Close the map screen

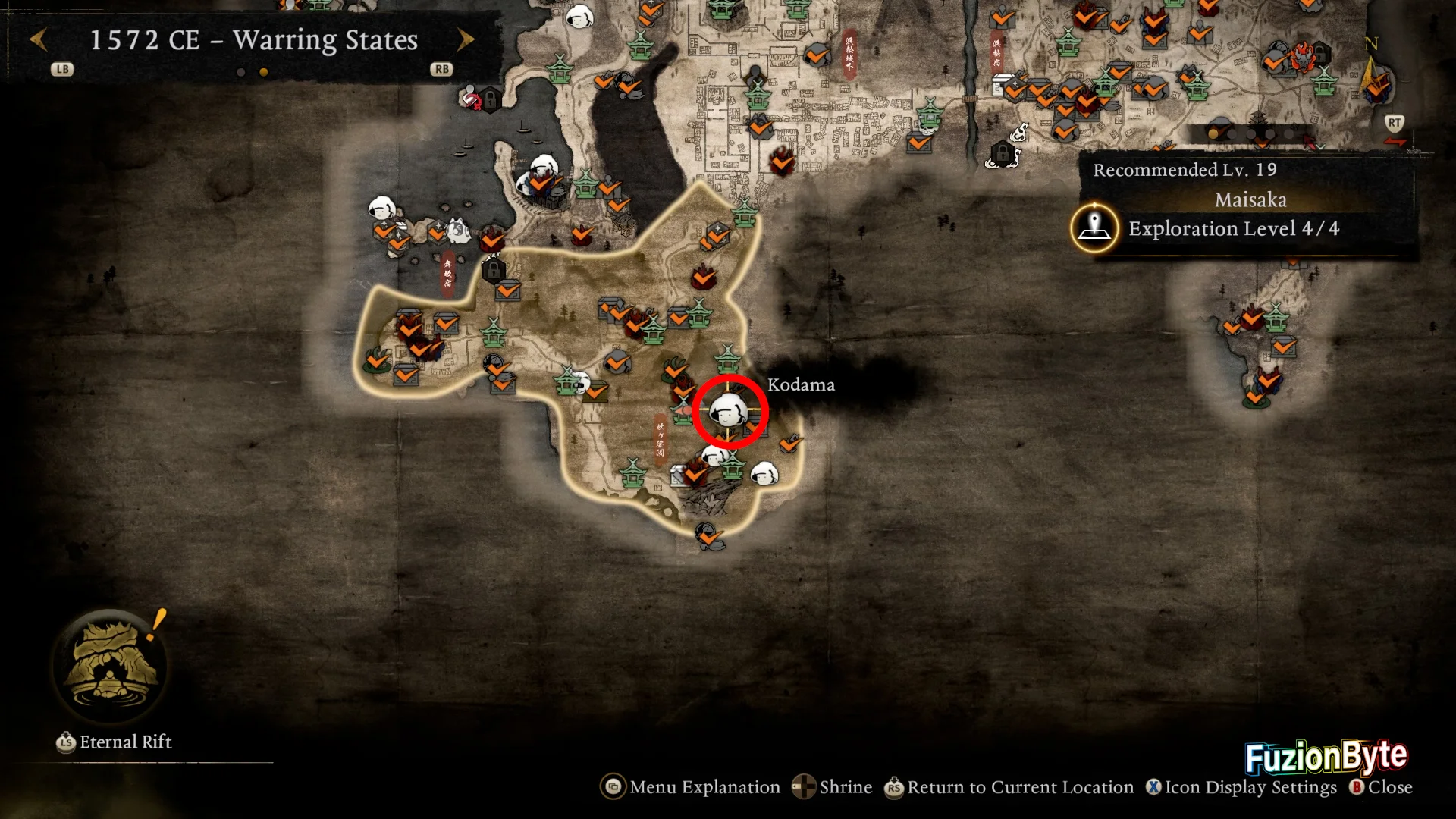click(x=1381, y=787)
